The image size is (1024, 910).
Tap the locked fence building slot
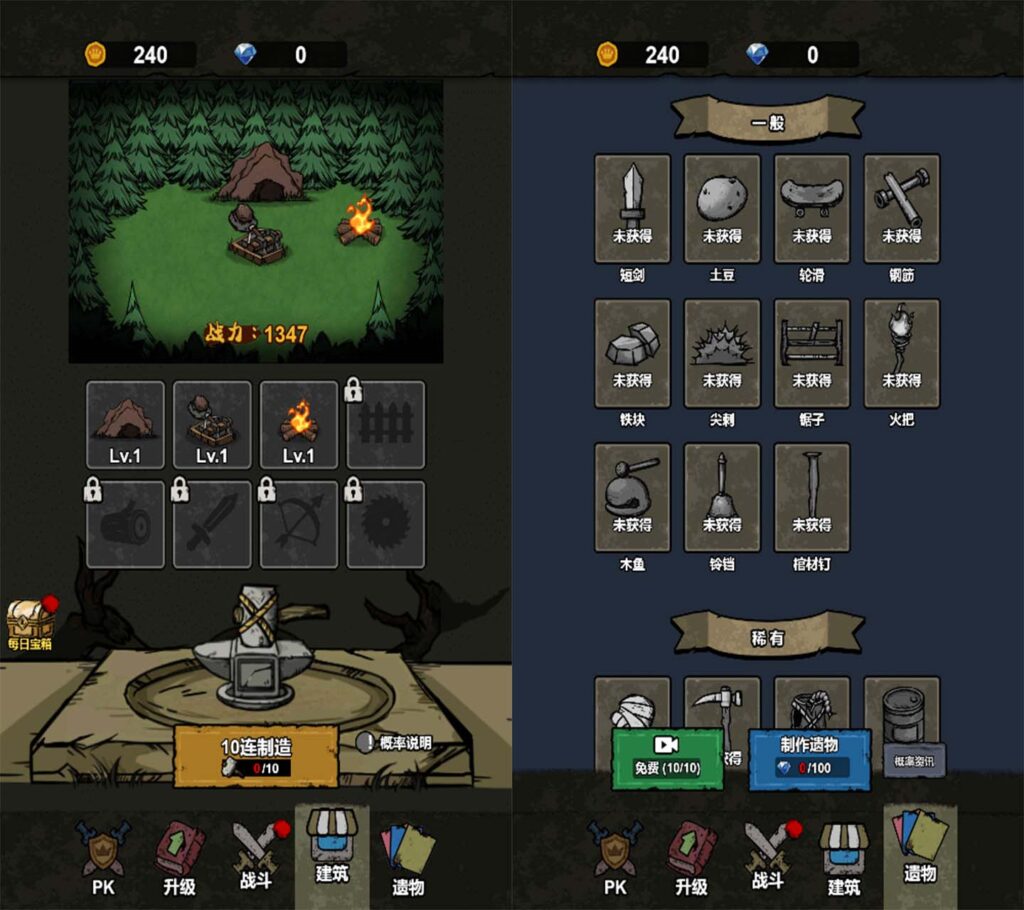(385, 424)
